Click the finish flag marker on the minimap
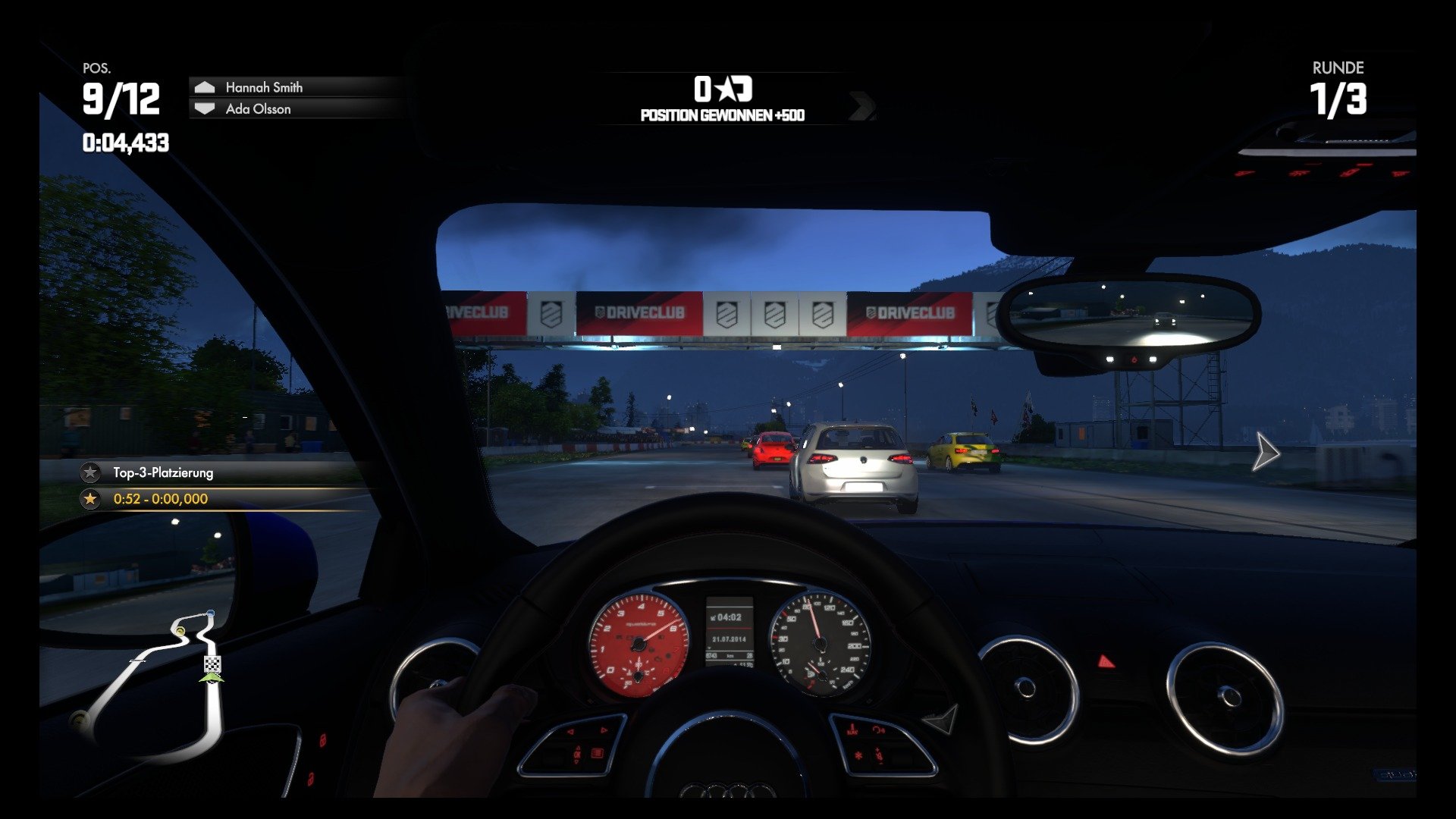 pos(212,664)
